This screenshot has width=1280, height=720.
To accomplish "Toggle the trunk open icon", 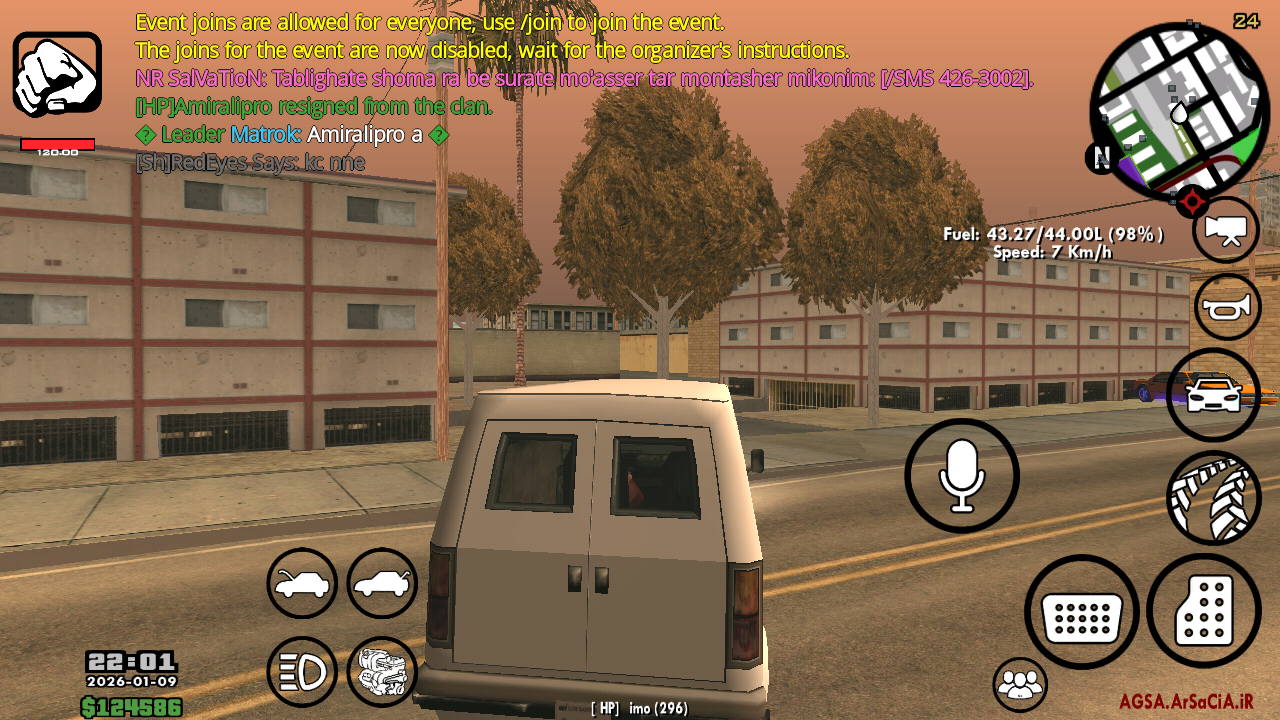I will coord(381,583).
